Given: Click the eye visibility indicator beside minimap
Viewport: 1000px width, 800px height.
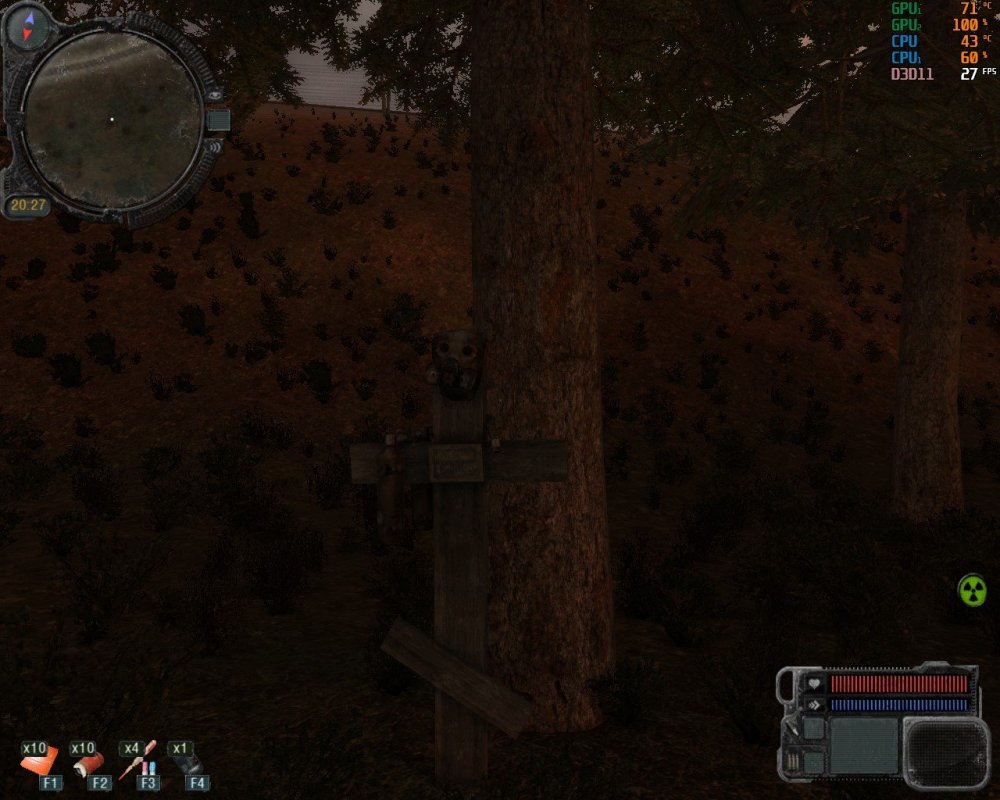Looking at the screenshot, I should click(214, 95).
